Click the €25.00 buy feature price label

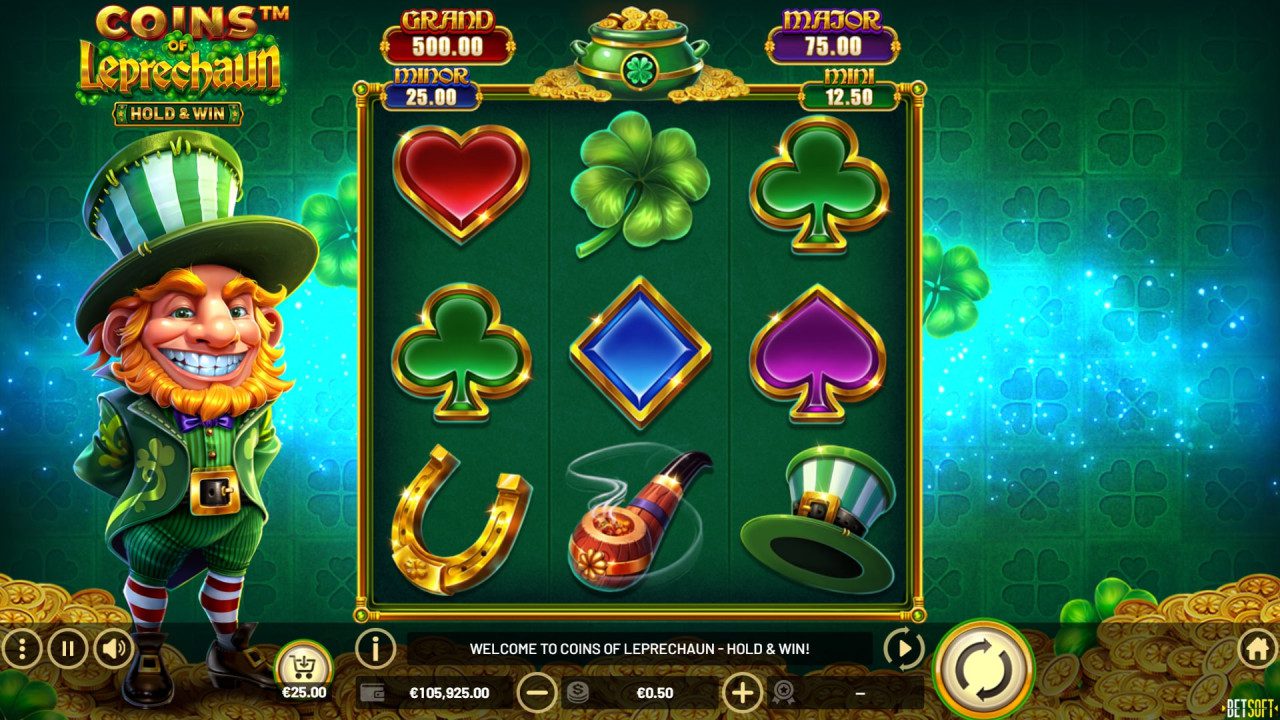(x=305, y=691)
